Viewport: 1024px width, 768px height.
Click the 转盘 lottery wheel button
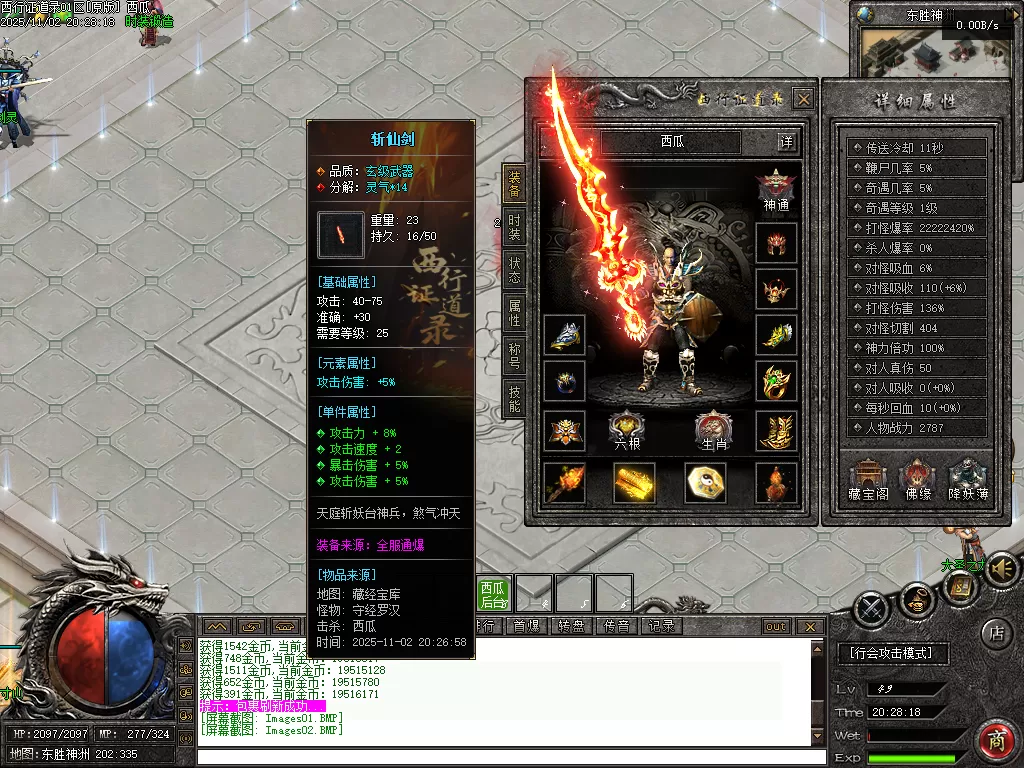[570, 626]
